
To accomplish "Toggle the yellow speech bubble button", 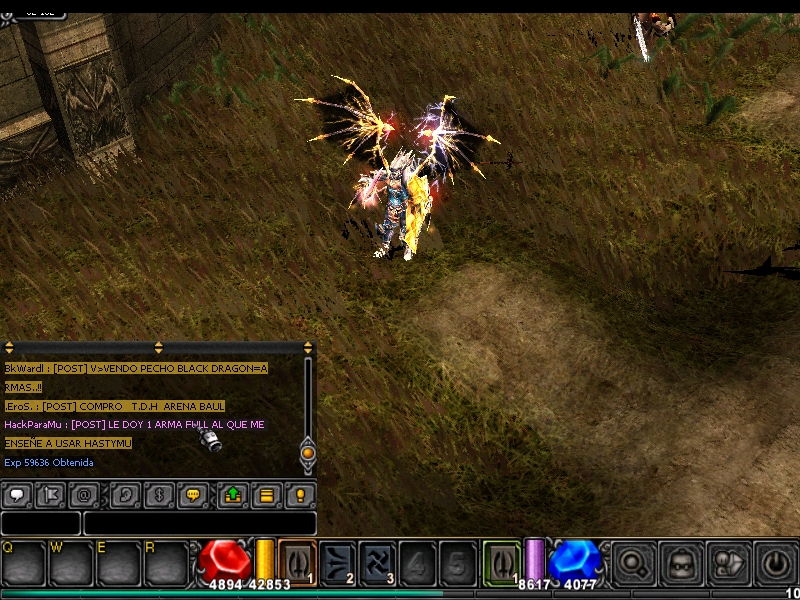I will [192, 495].
